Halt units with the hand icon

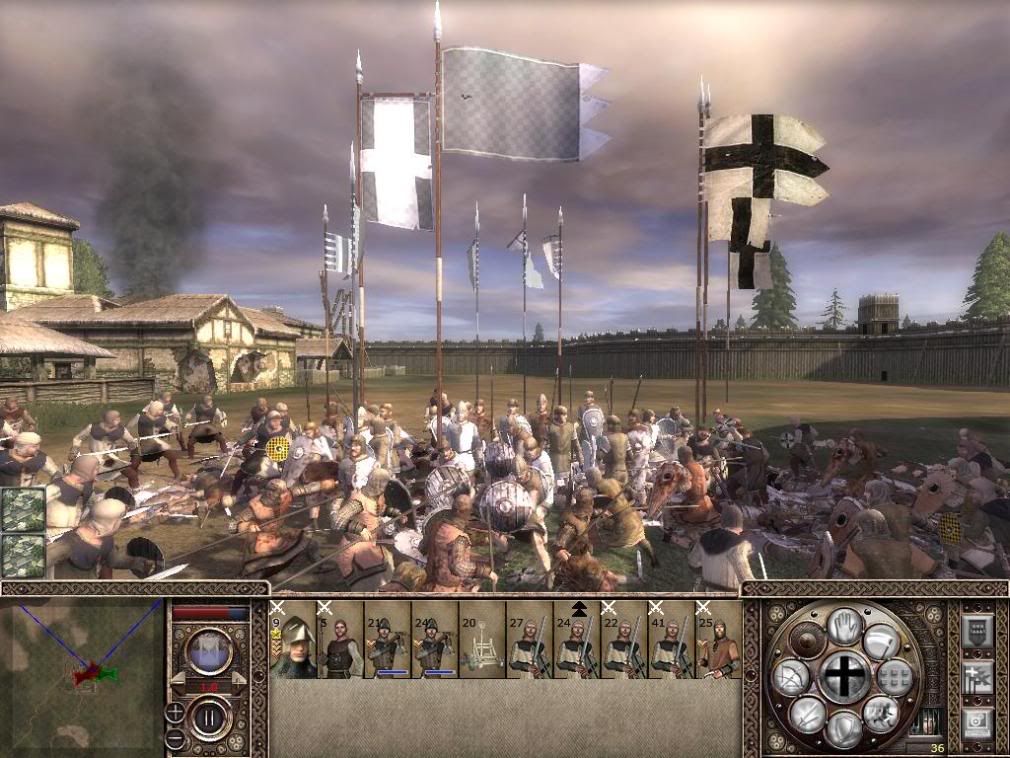point(845,627)
